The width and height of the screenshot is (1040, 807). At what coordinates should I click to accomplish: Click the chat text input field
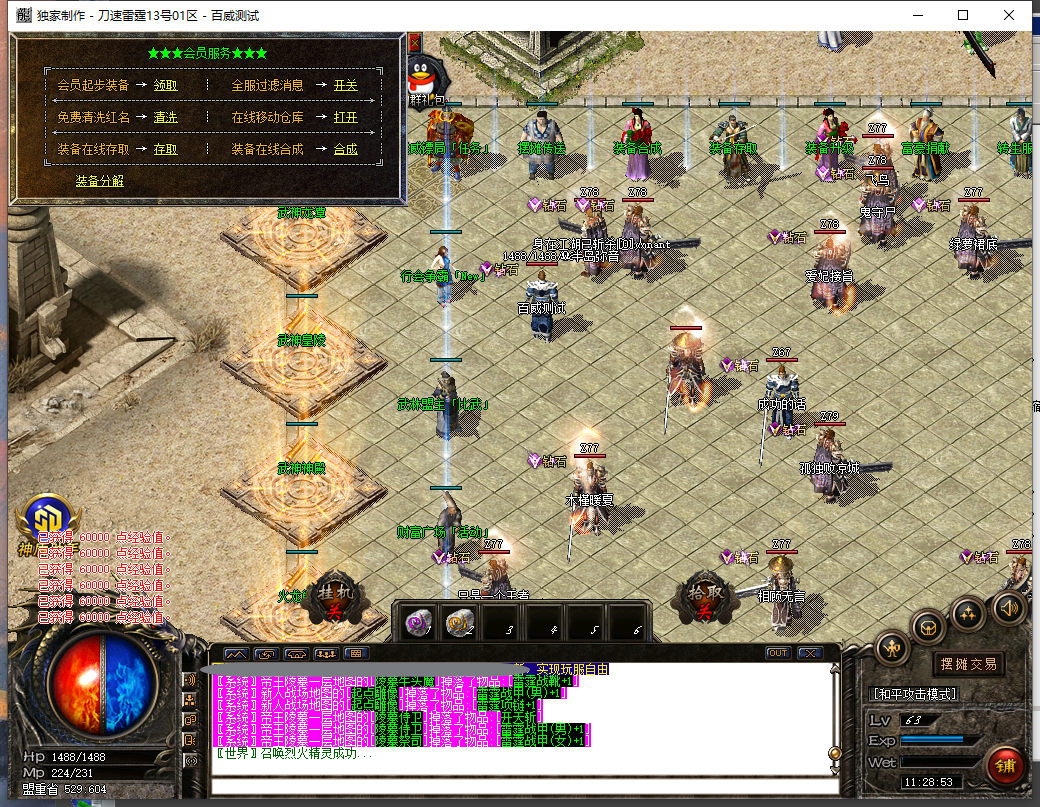point(520,786)
